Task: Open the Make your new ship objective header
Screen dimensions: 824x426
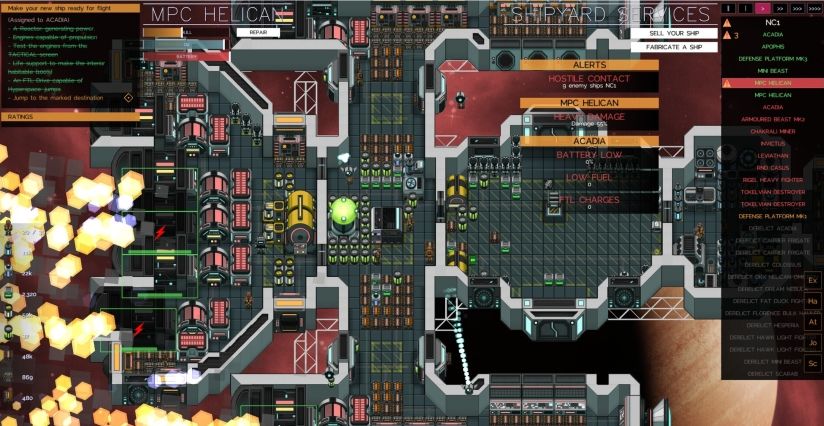Action: [70, 6]
